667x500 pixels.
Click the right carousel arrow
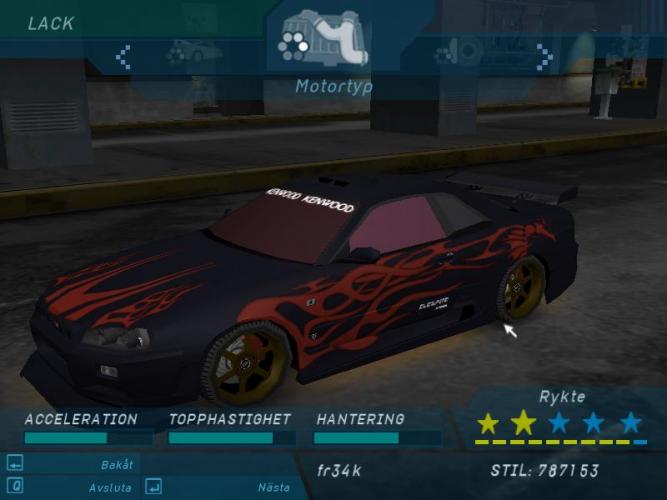point(544,57)
